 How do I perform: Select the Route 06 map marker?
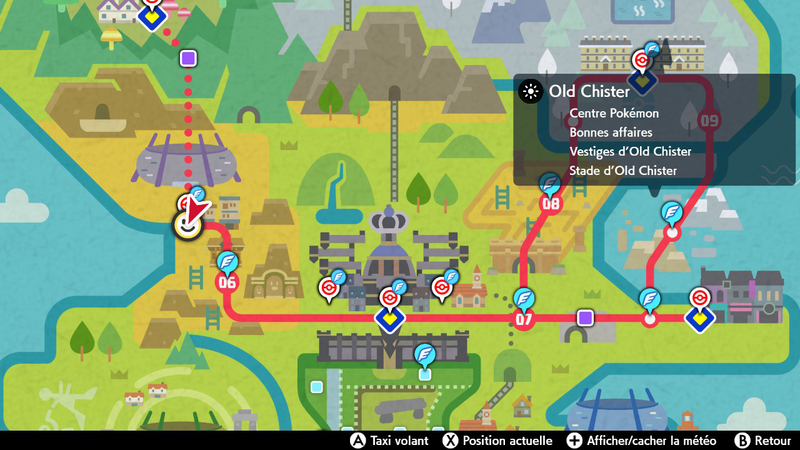[227, 282]
